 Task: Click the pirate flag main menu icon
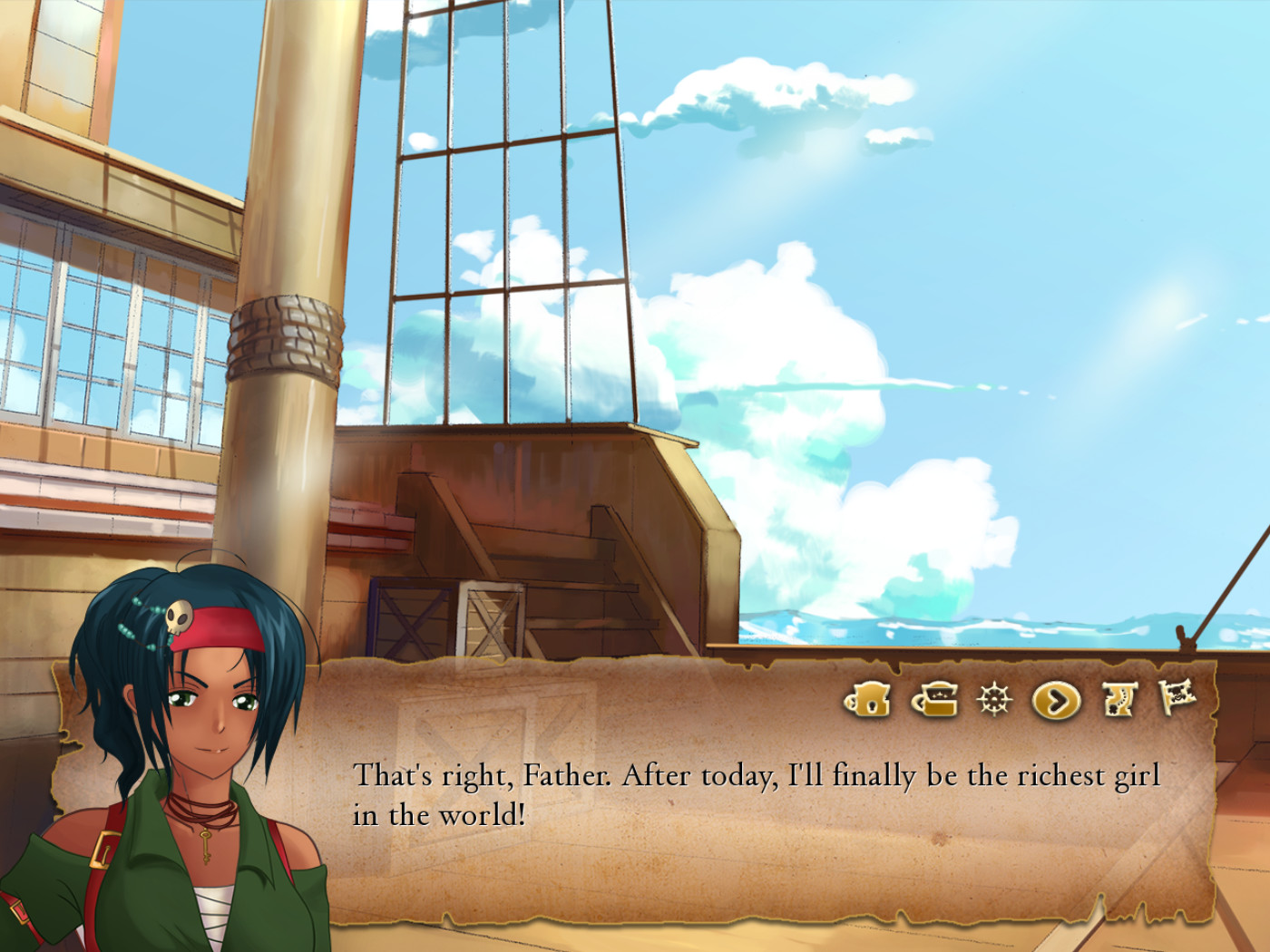pyautogui.click(x=1177, y=698)
